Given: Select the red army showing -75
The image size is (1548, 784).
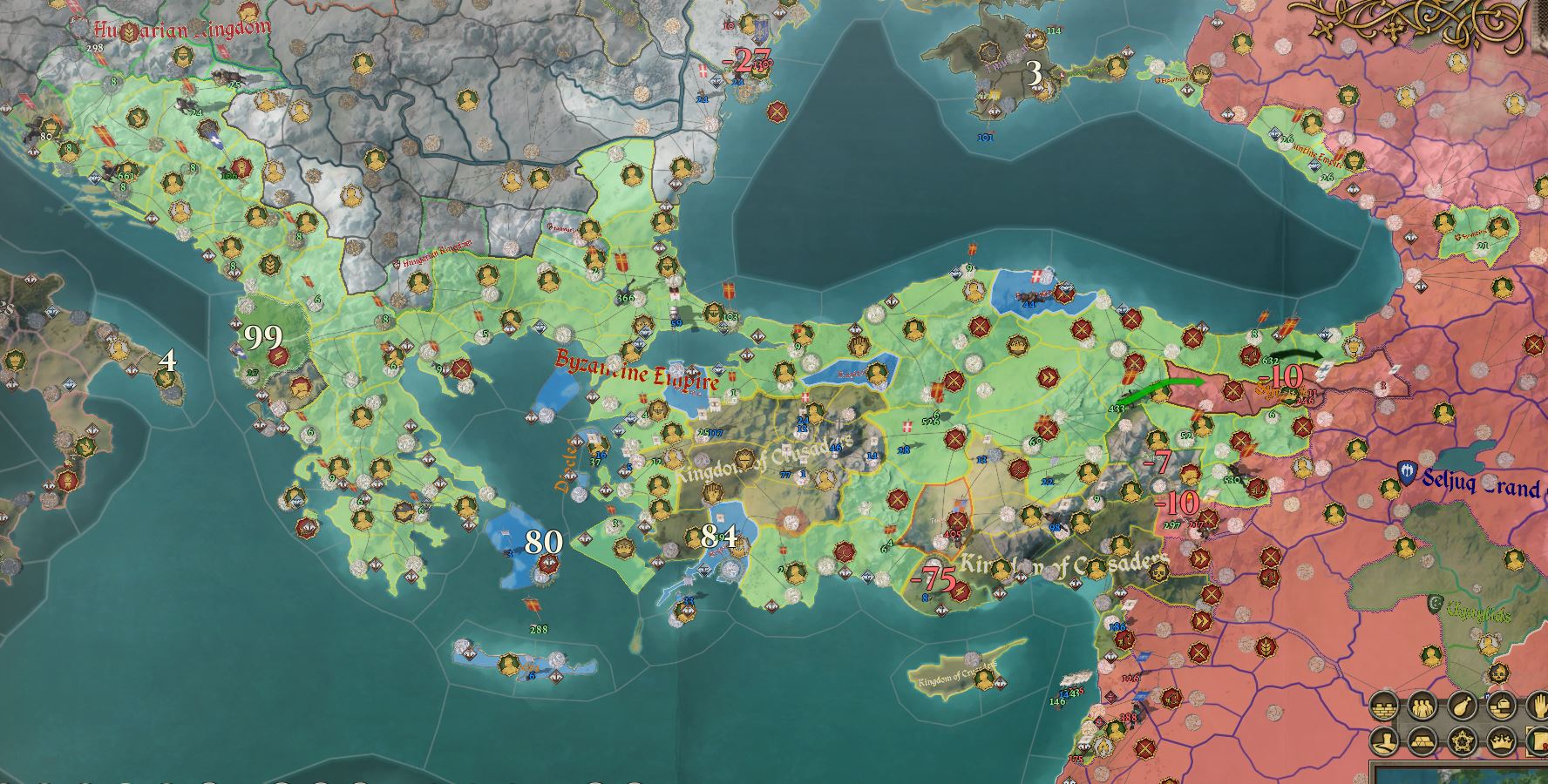Looking at the screenshot, I should [x=934, y=578].
